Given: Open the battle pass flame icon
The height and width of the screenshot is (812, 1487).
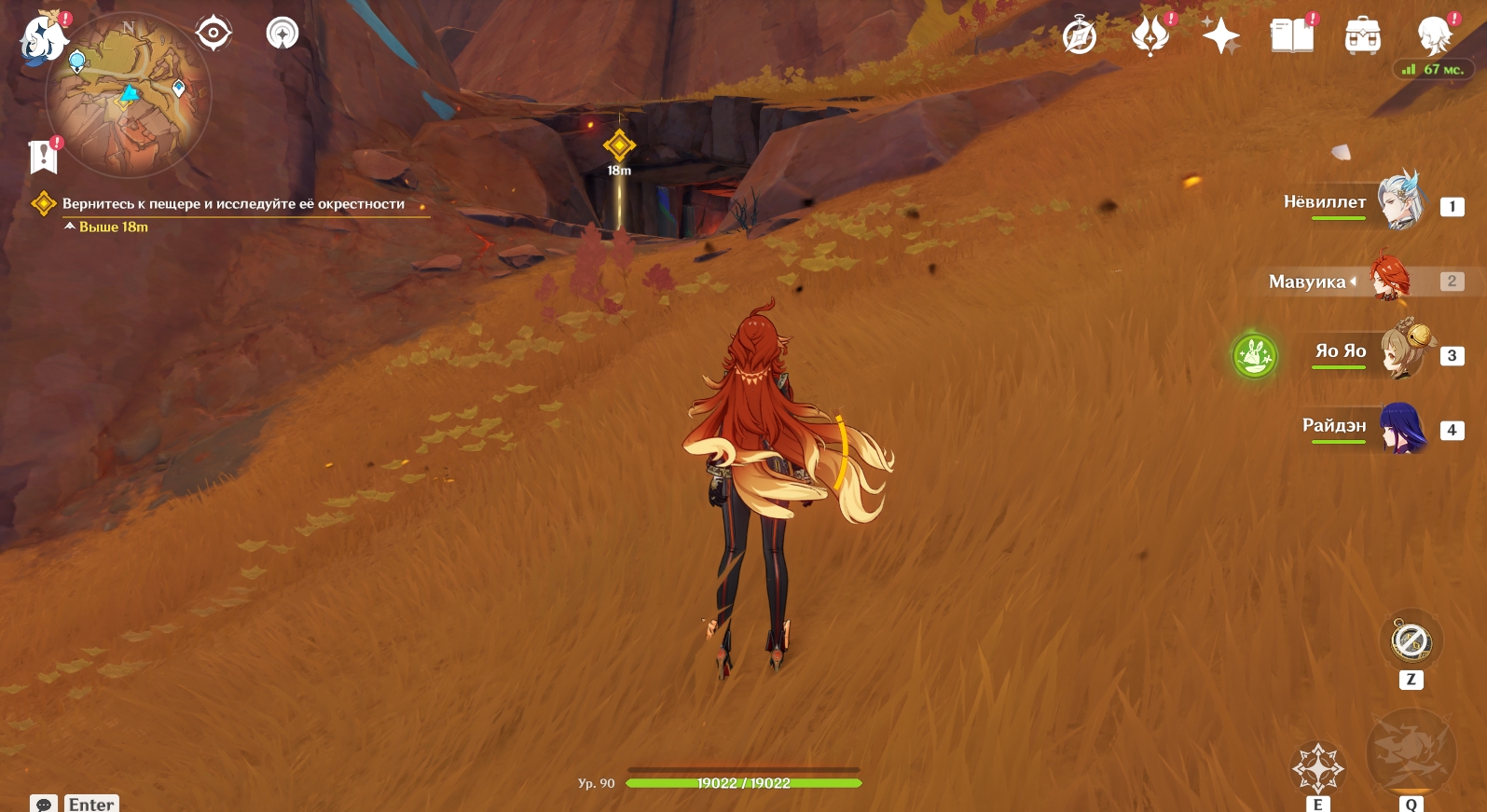Looking at the screenshot, I should (x=1150, y=36).
